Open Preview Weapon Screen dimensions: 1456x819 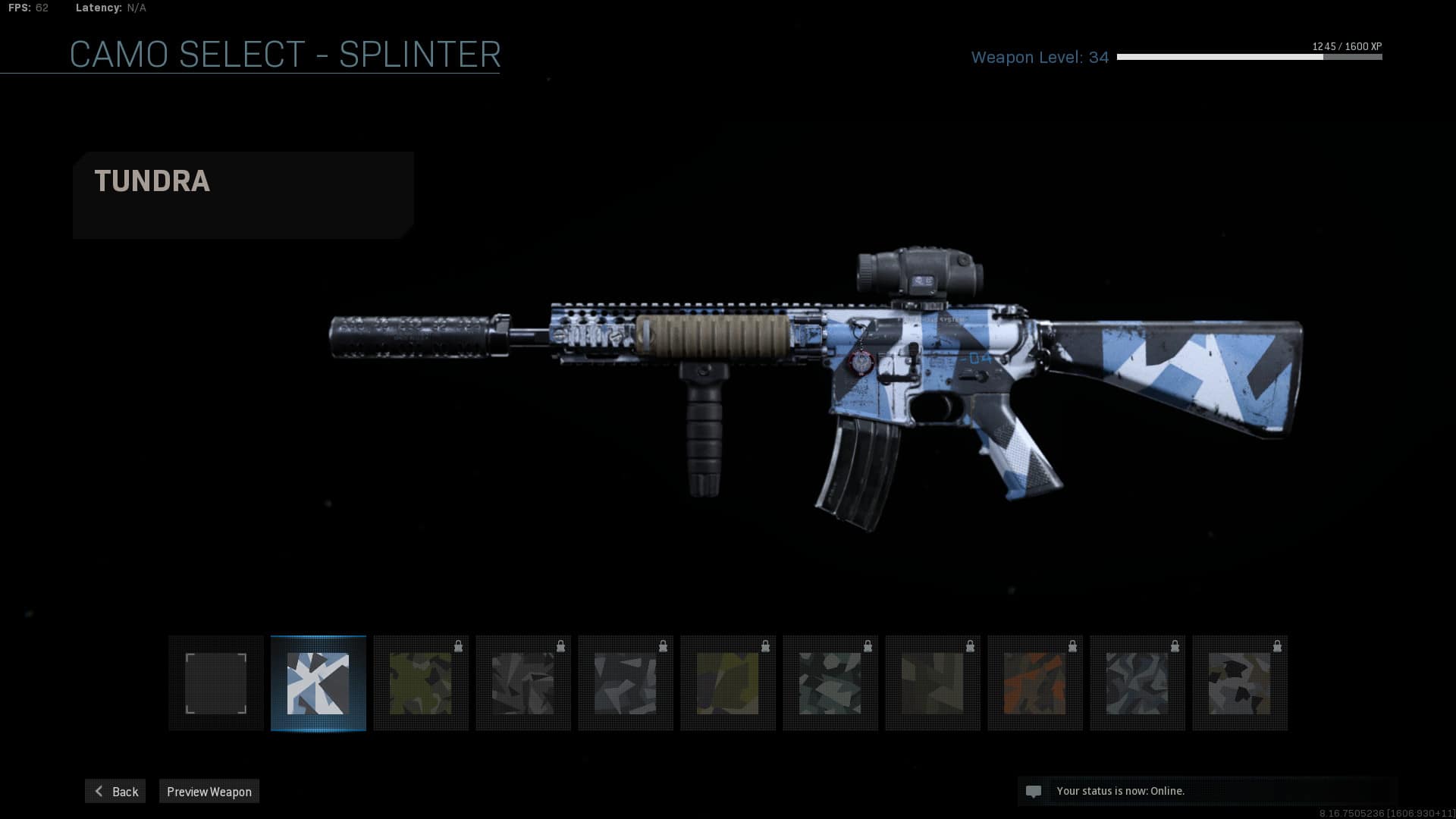point(209,791)
